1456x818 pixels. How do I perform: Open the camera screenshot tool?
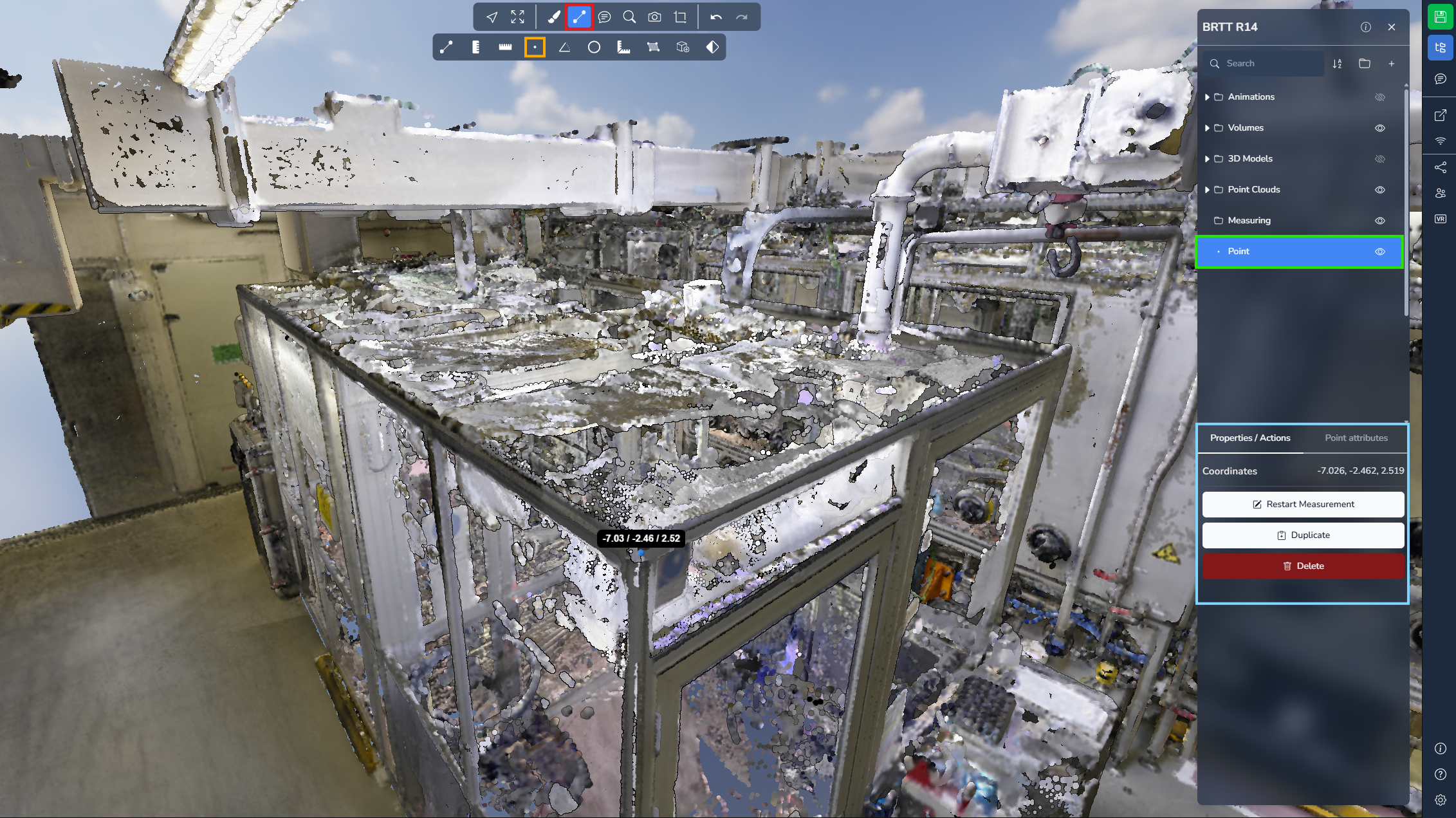pos(654,17)
